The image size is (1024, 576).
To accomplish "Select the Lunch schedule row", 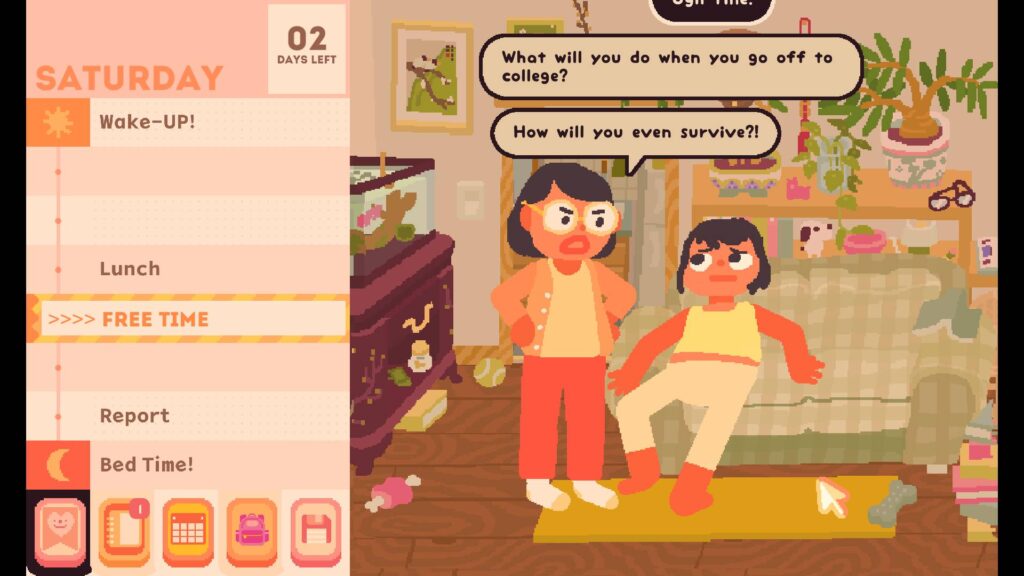I will coord(188,269).
